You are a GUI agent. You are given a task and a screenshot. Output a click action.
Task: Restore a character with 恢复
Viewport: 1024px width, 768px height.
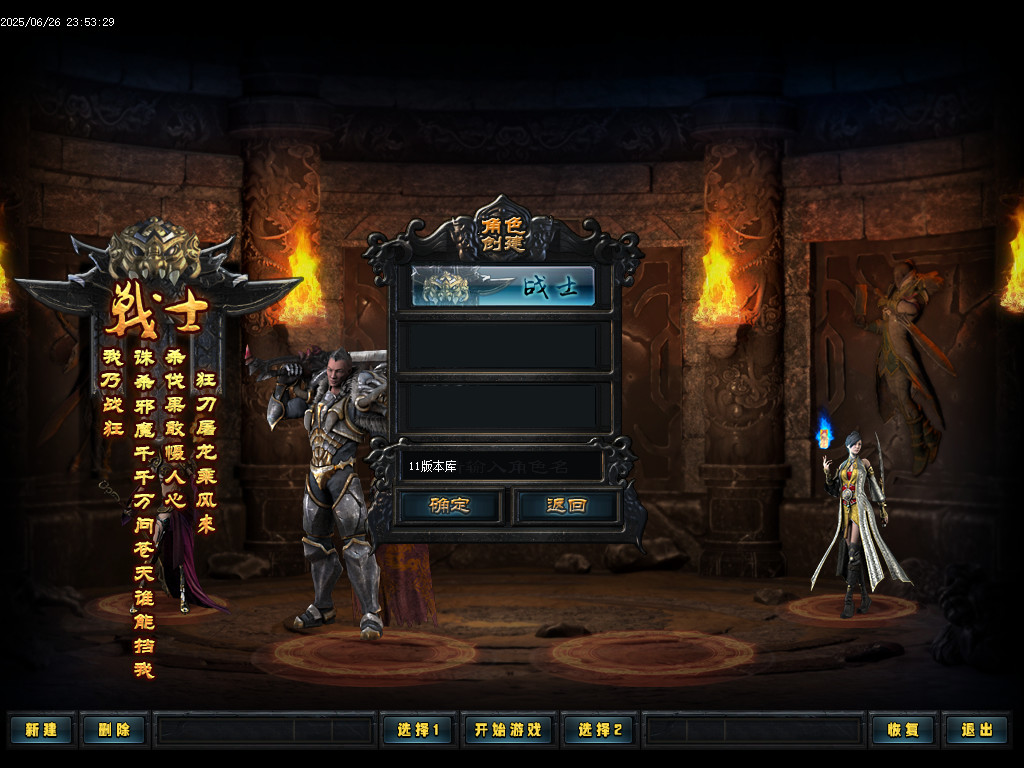coord(902,730)
